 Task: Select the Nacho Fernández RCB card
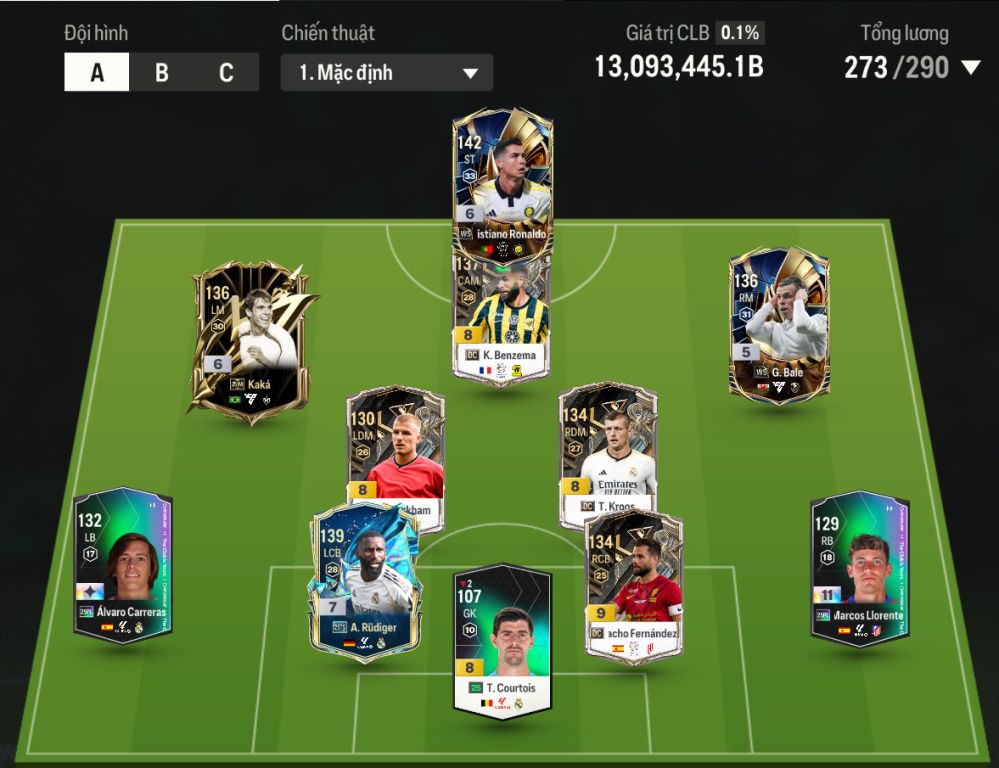(x=634, y=583)
